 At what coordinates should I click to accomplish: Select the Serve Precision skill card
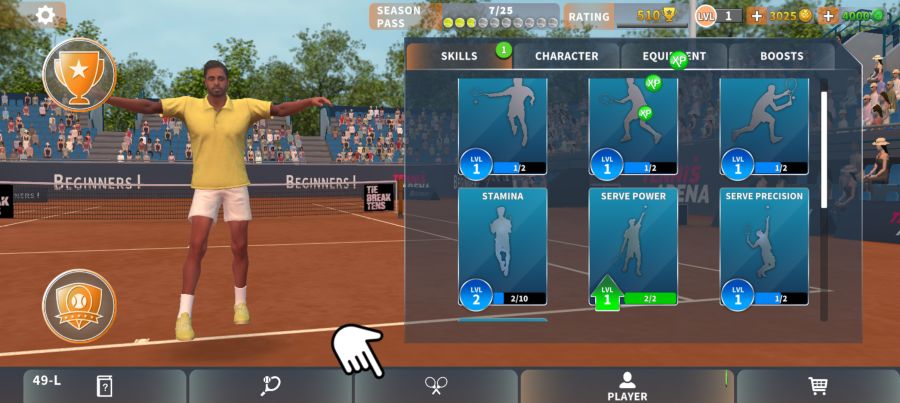tap(764, 247)
